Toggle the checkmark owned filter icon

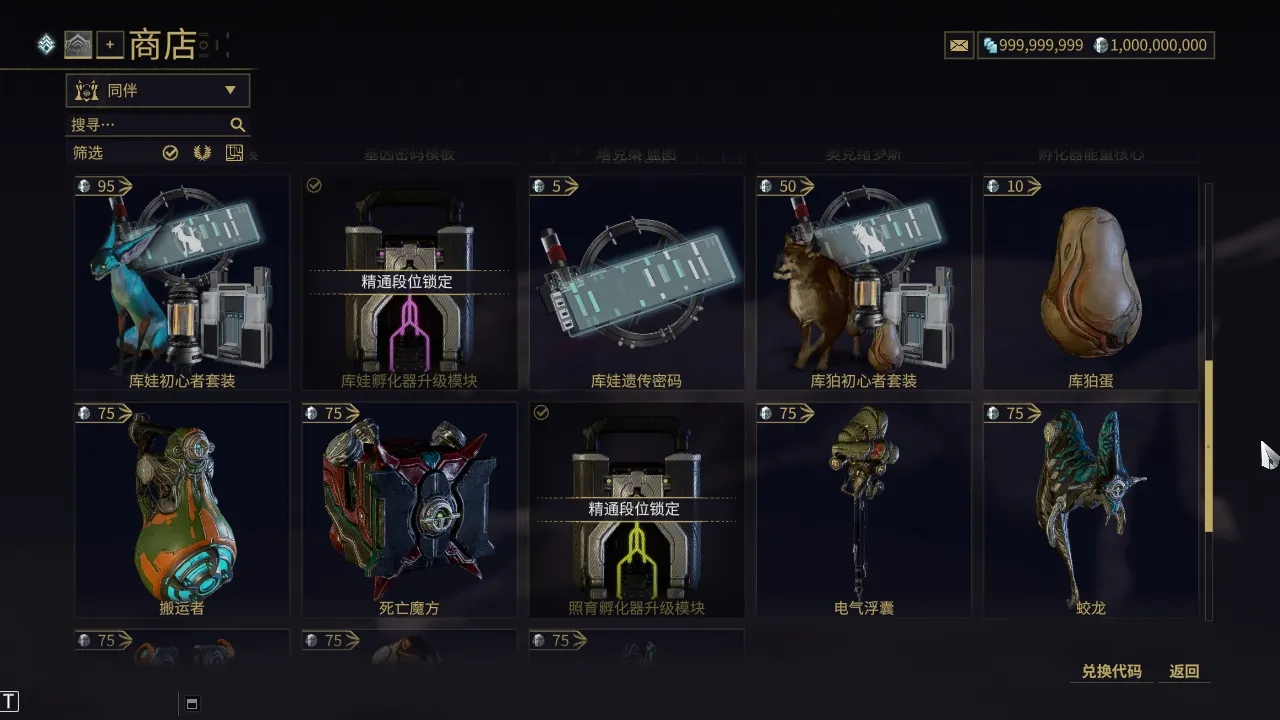(x=170, y=153)
